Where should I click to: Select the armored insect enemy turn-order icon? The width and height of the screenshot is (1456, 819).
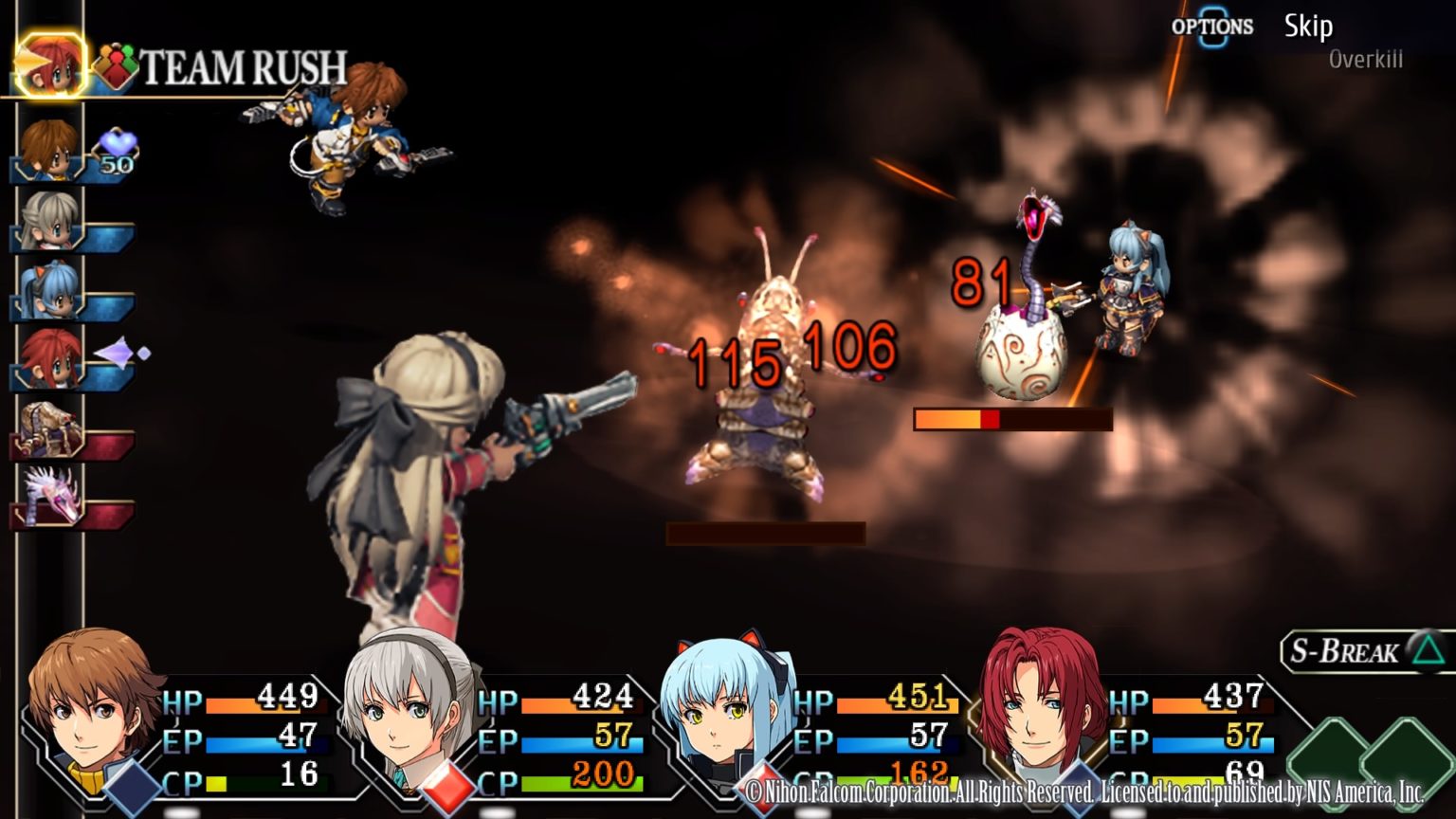point(49,428)
